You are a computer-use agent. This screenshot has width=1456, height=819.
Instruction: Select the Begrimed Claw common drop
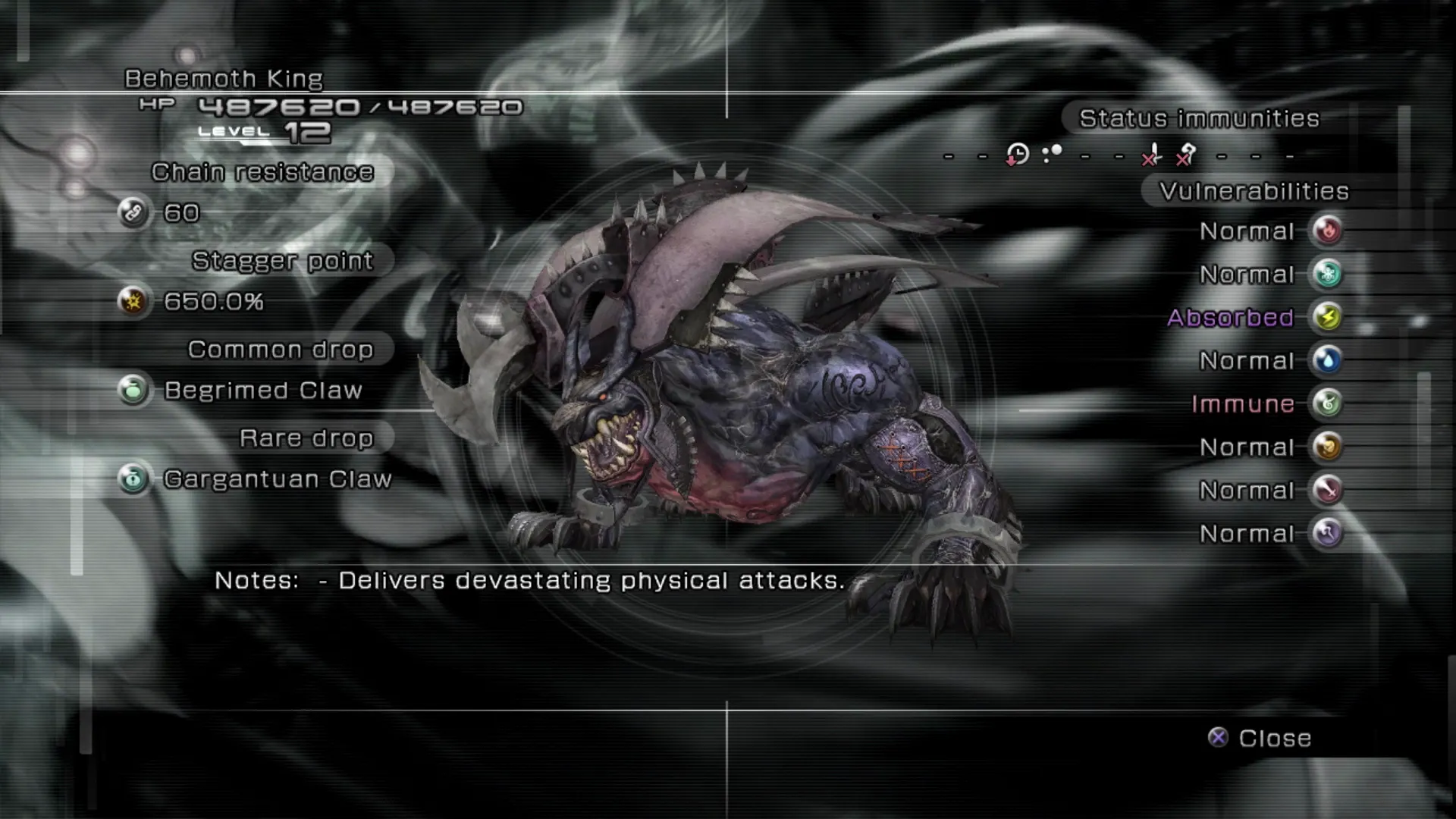pos(262,391)
